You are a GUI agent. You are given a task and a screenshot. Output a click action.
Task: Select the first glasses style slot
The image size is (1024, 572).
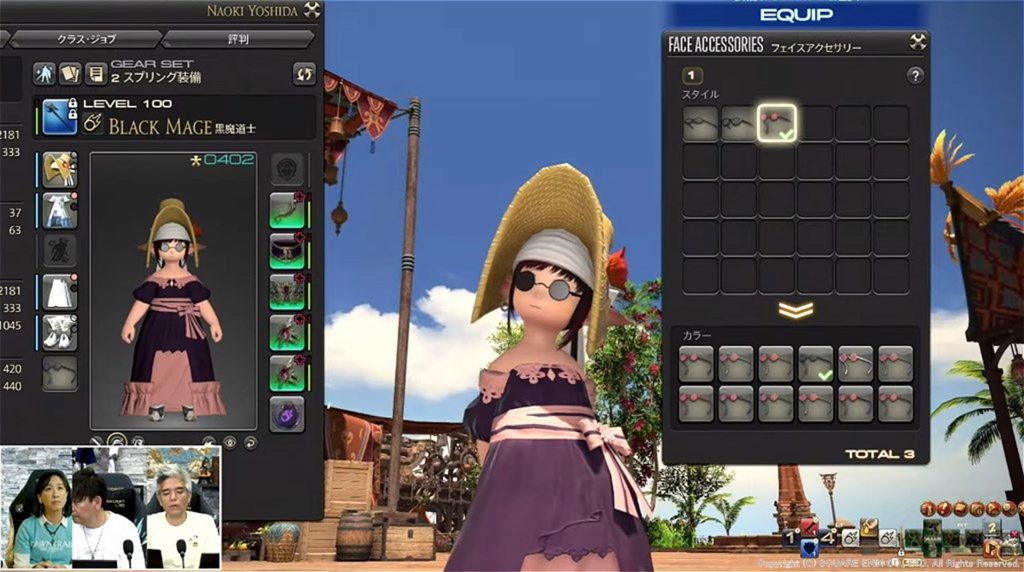click(x=701, y=123)
